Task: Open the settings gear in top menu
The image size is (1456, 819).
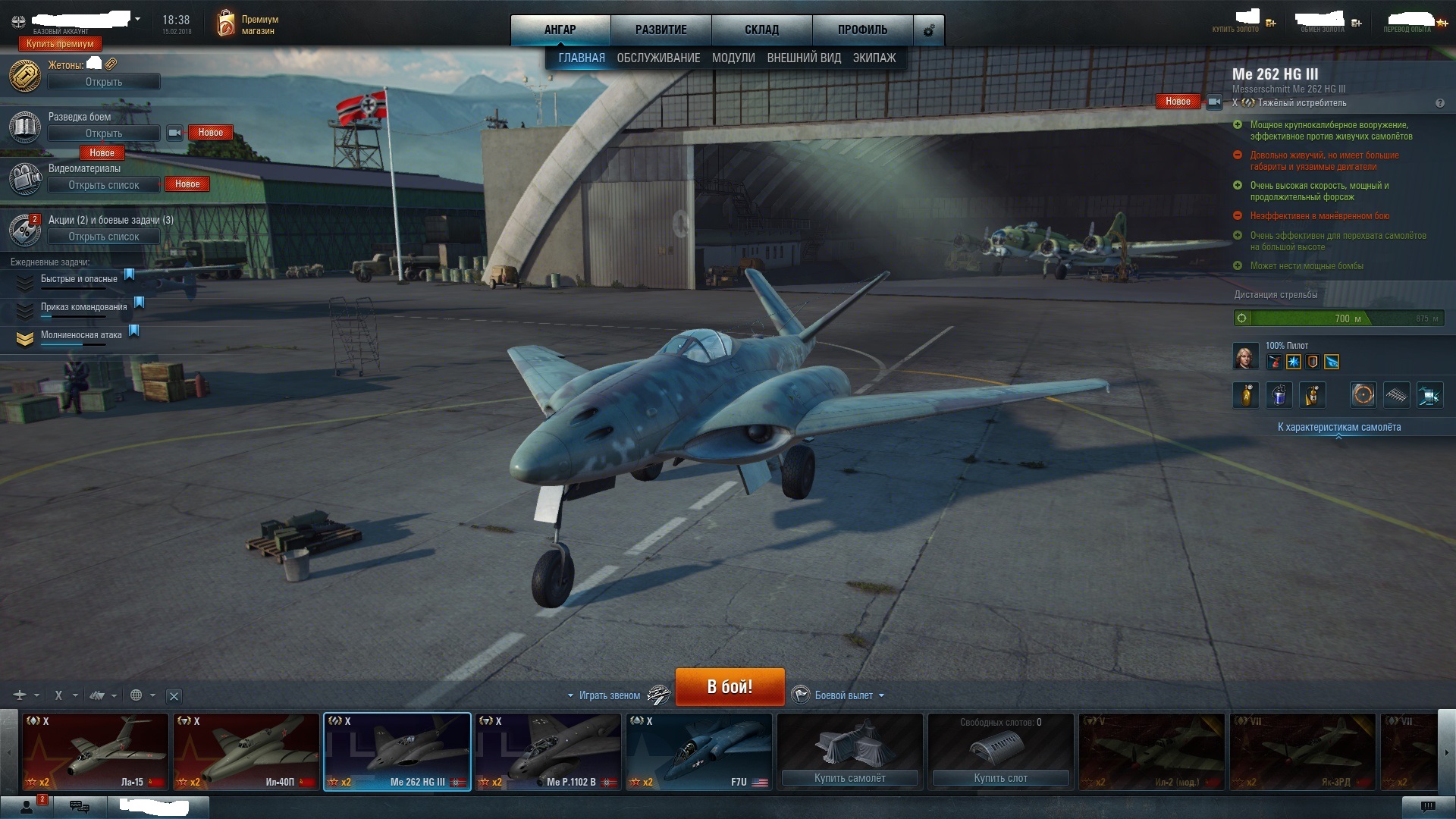Action: pyautogui.click(x=928, y=30)
